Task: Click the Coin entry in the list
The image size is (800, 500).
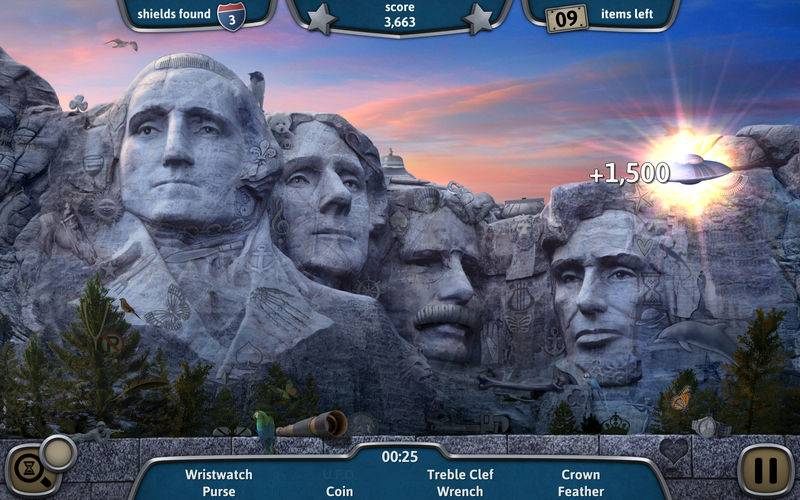Action: [x=339, y=491]
